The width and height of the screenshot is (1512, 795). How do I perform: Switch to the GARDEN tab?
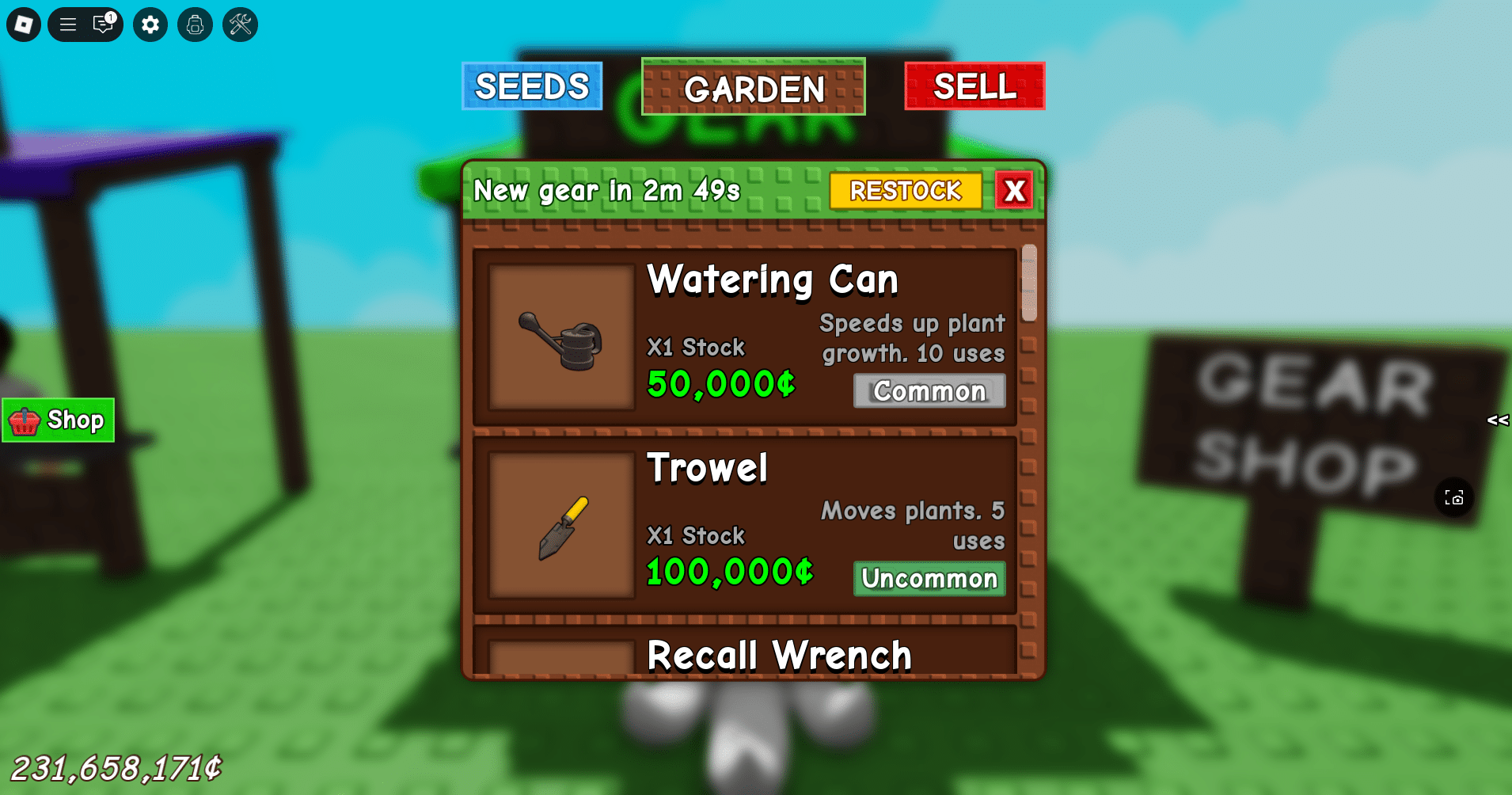pyautogui.click(x=752, y=87)
